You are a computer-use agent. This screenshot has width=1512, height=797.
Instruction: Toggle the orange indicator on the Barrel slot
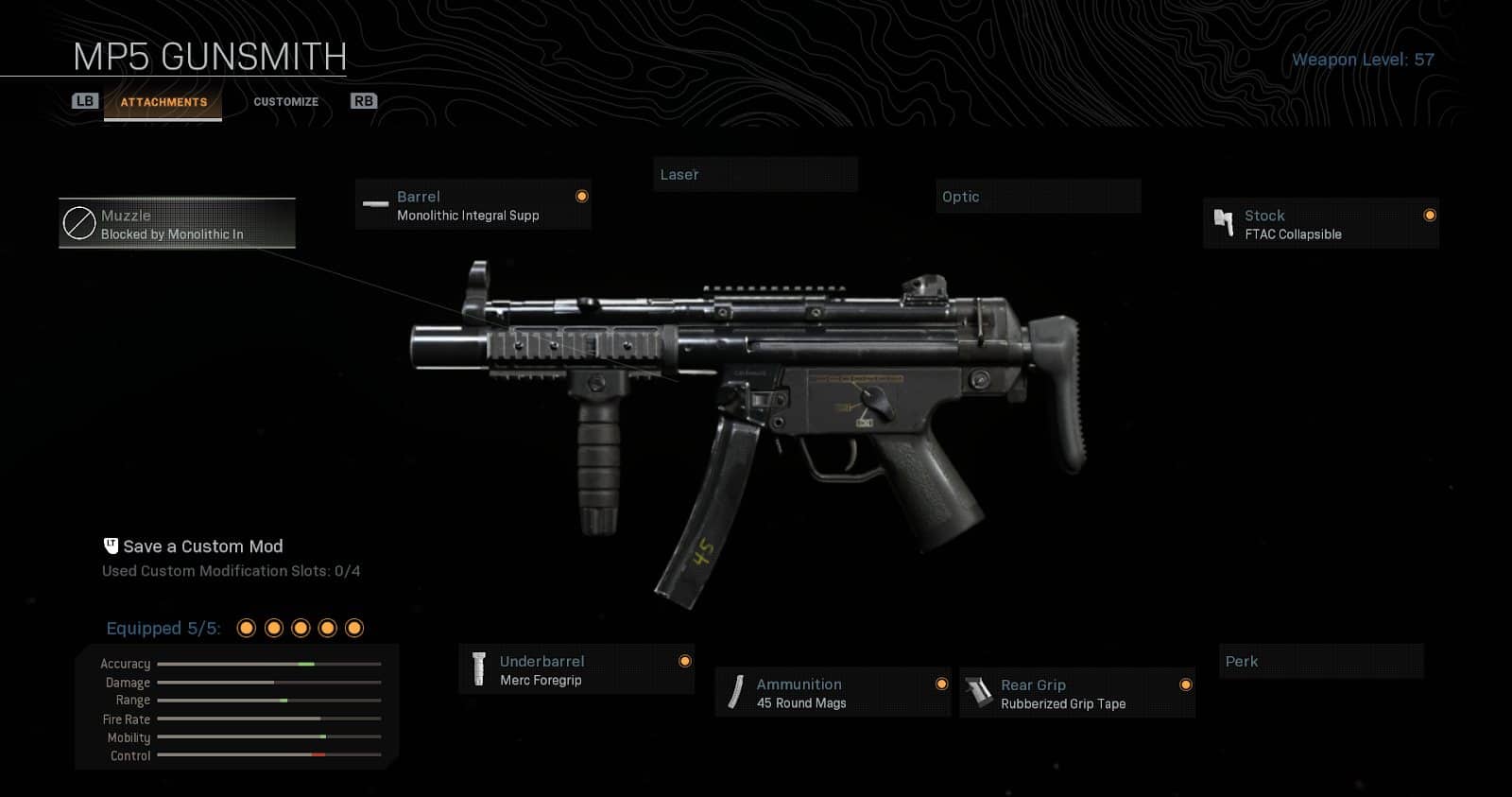[582, 196]
